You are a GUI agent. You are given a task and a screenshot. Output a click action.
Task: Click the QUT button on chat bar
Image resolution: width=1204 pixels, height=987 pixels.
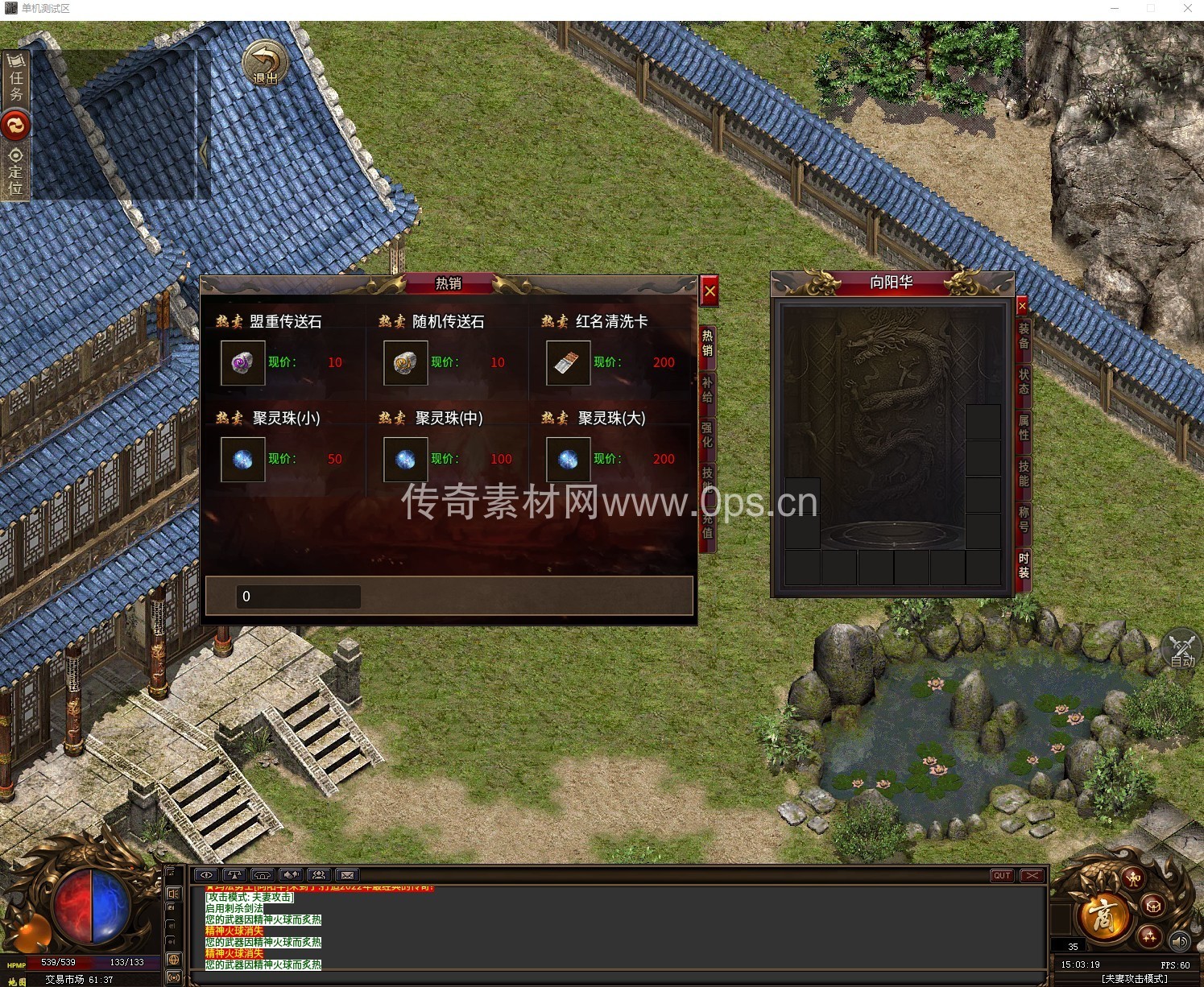[x=1002, y=875]
